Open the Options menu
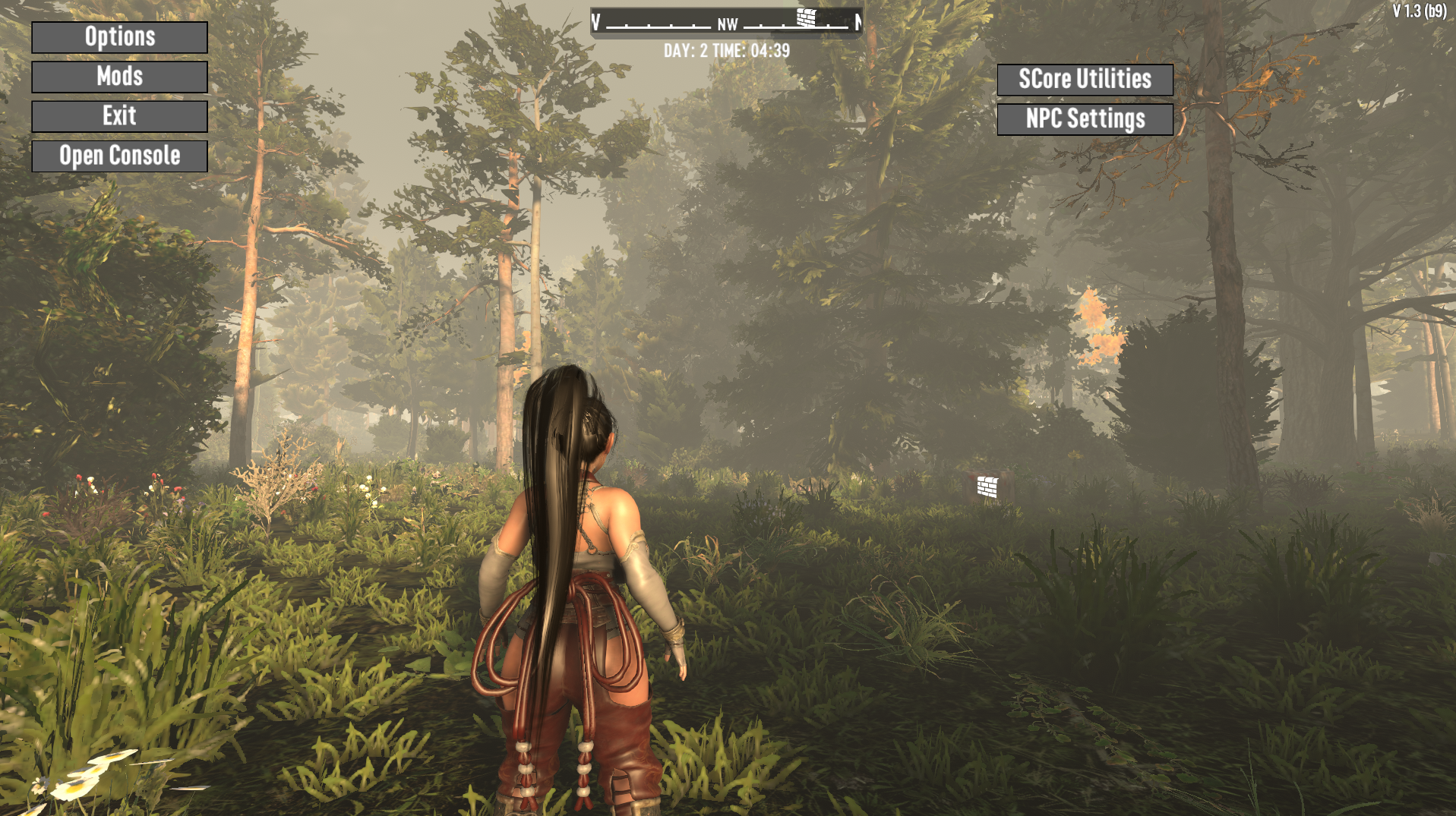The image size is (1456, 816). [119, 37]
